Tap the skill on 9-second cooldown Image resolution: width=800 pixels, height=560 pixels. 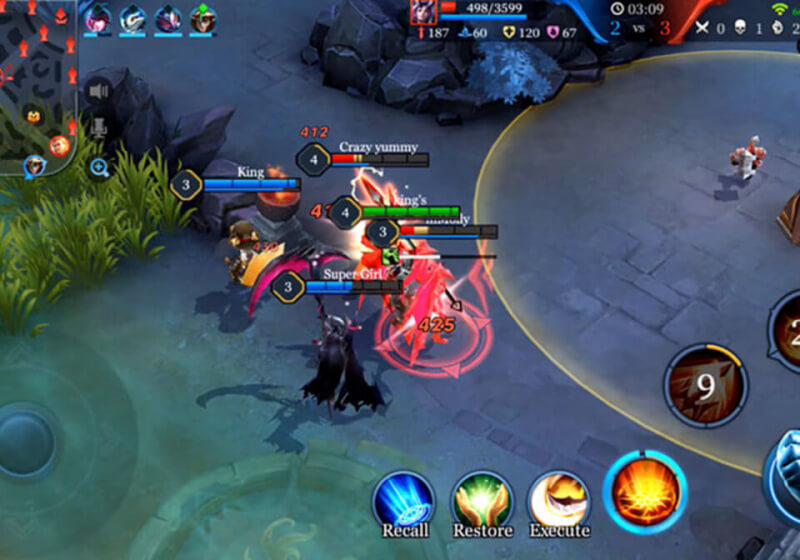pyautogui.click(x=706, y=385)
